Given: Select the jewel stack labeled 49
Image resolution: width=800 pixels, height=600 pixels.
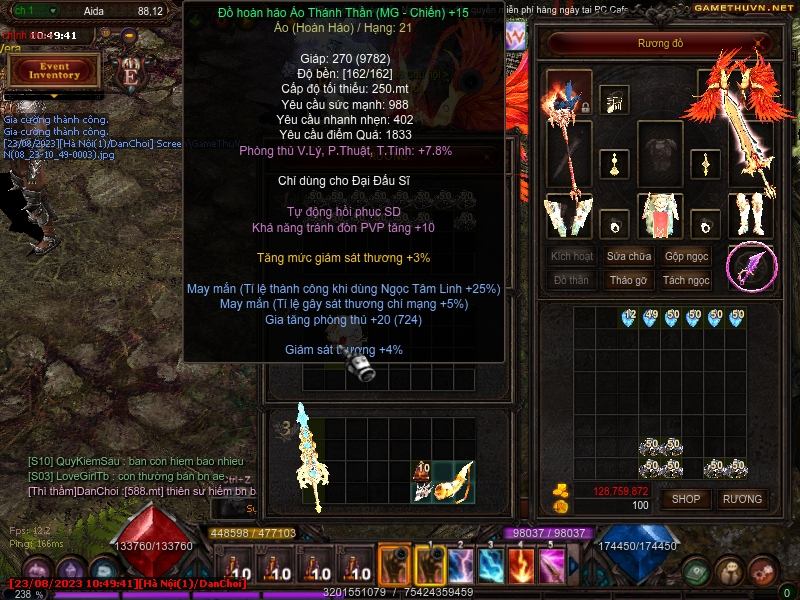Looking at the screenshot, I should (651, 319).
